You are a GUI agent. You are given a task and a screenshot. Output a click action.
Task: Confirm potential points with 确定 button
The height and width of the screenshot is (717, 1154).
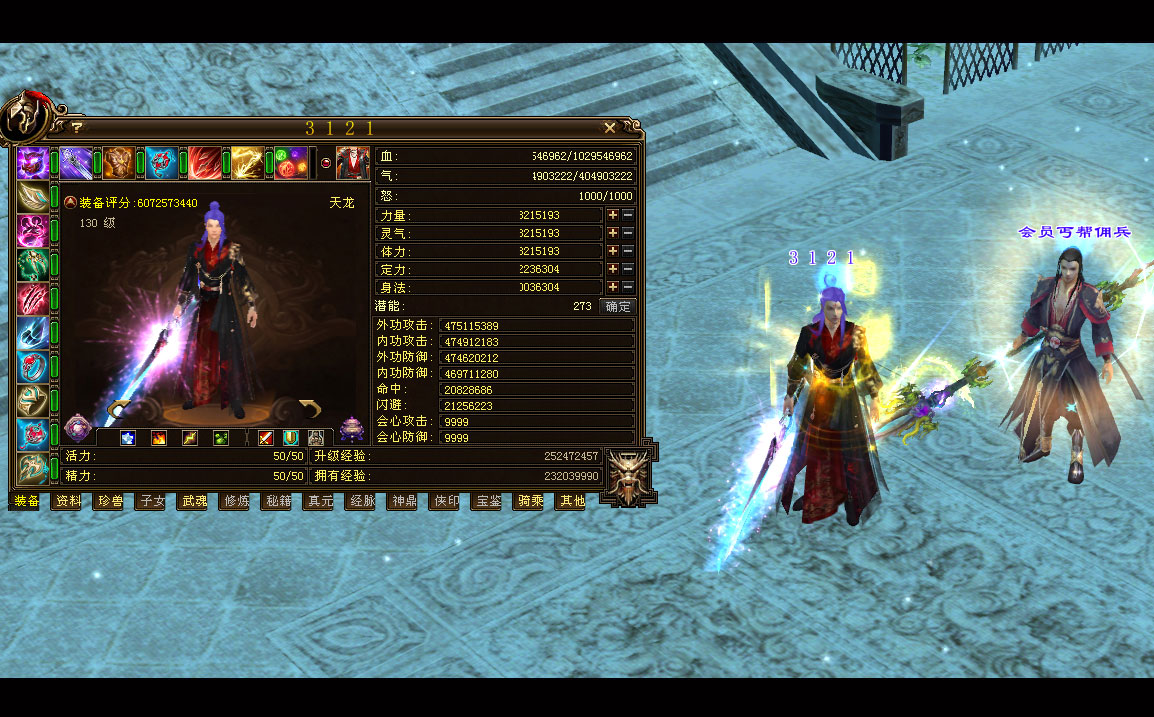[x=617, y=306]
